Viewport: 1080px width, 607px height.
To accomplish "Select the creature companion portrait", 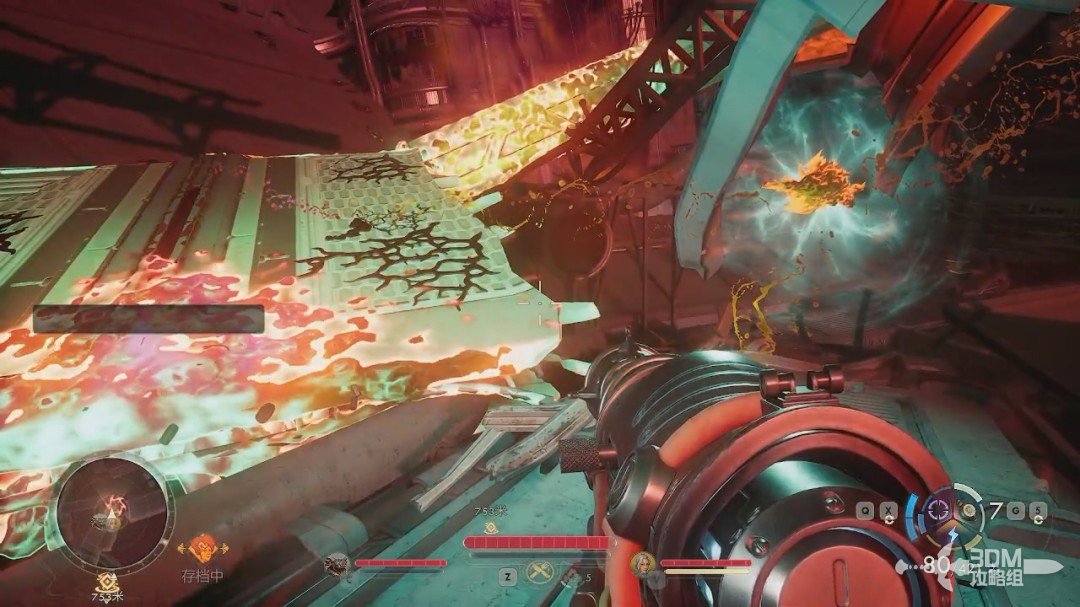I will [337, 564].
